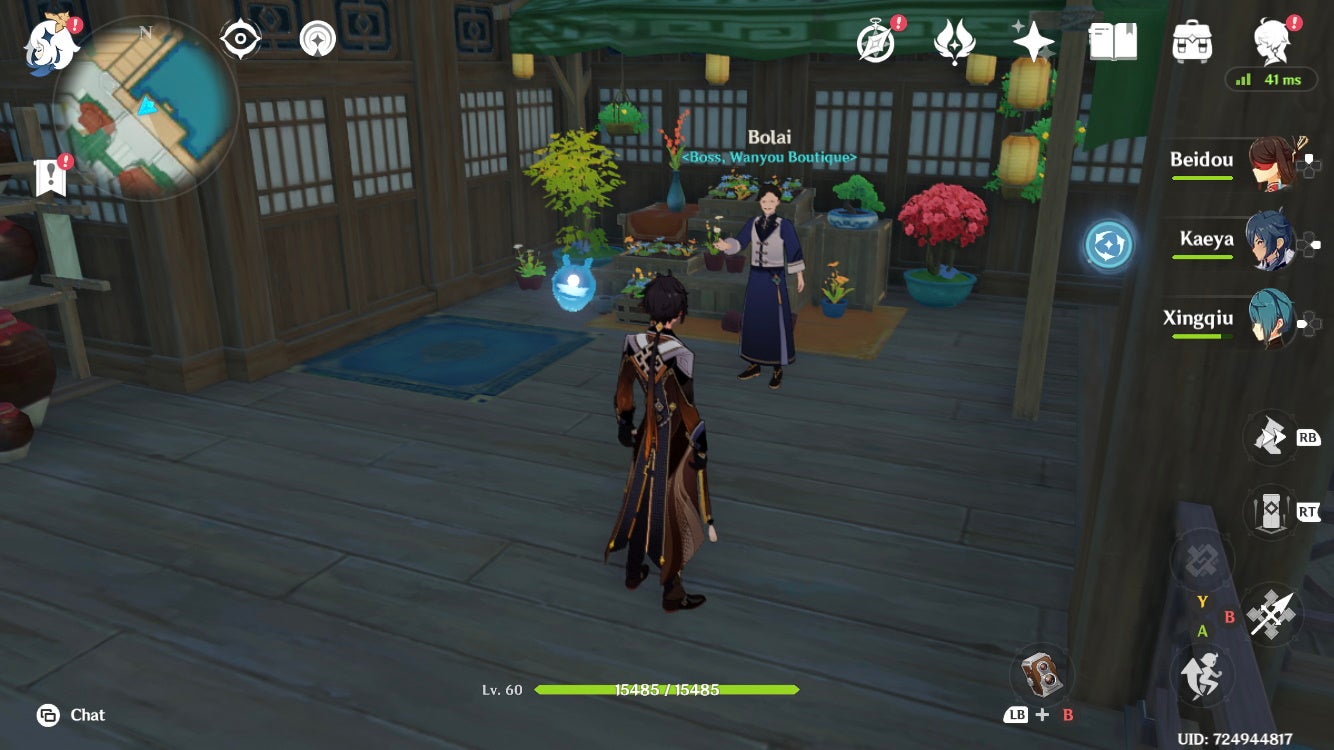The height and width of the screenshot is (750, 1334).
Task: Click the guide tracker icon beside Elemental Sight
Action: (317, 38)
